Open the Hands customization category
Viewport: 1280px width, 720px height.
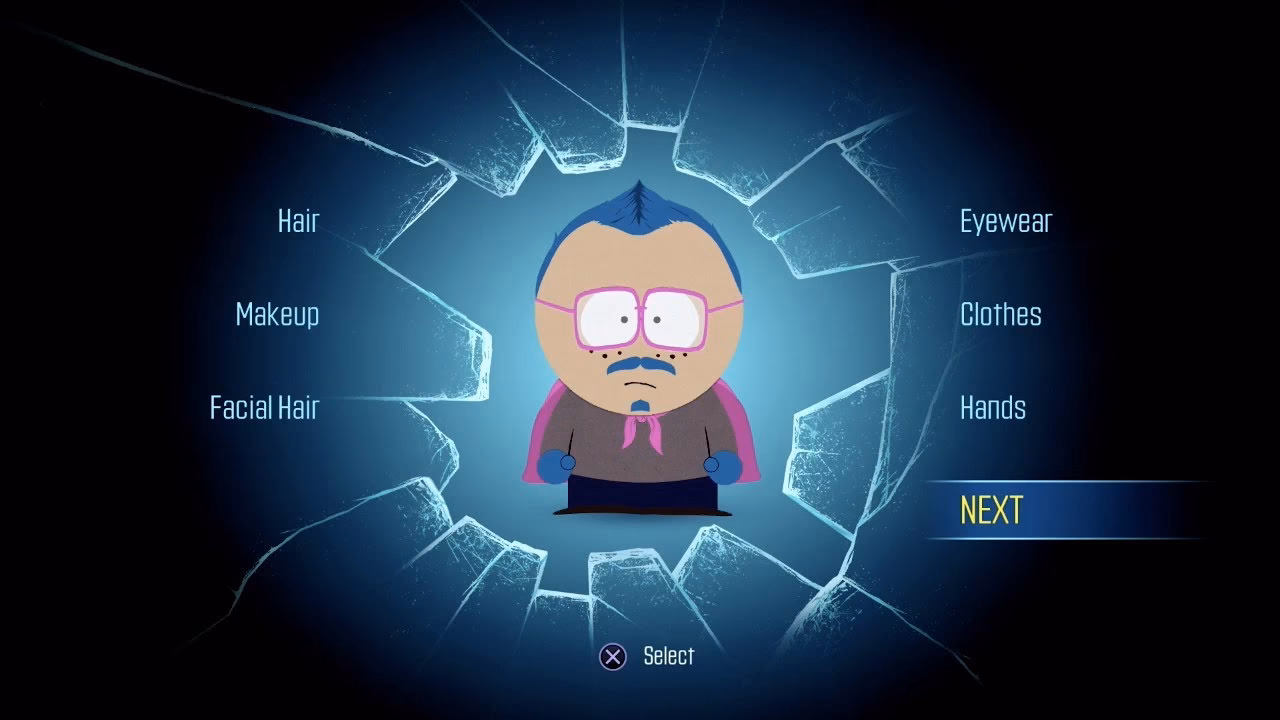coord(992,408)
